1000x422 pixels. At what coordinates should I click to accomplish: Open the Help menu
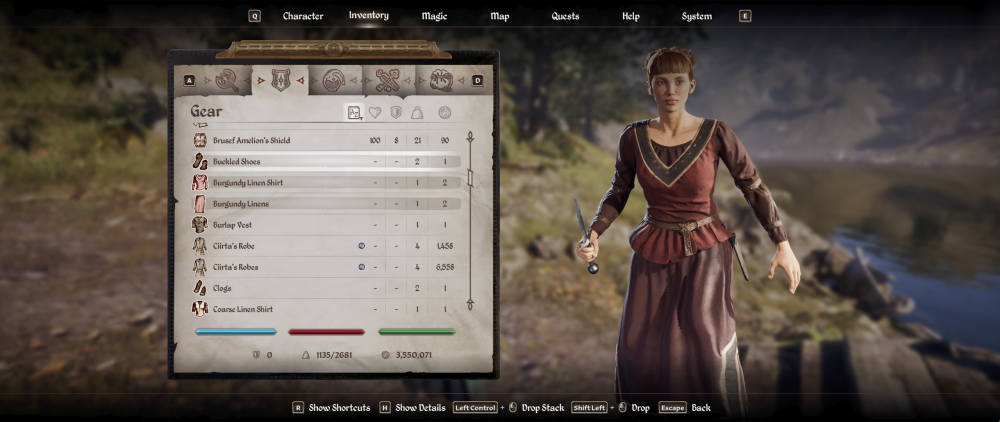(x=631, y=16)
